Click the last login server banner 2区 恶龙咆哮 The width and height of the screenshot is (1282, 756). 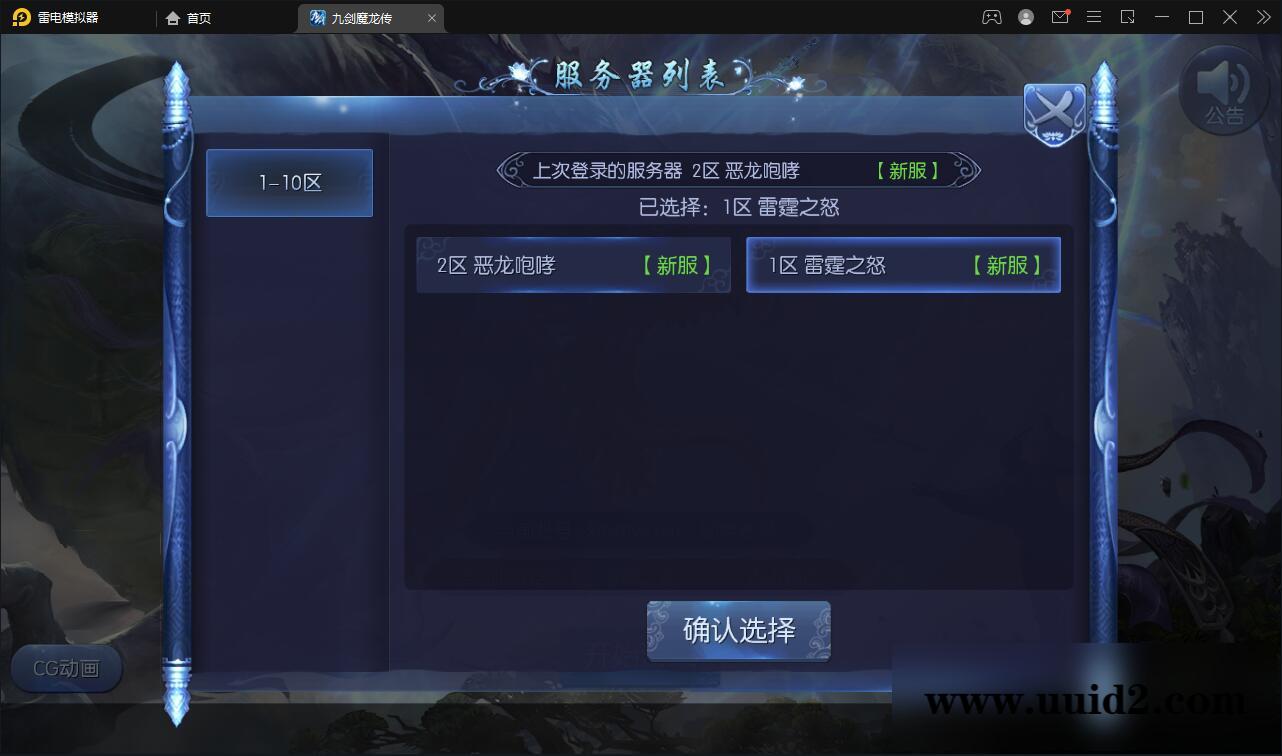pos(738,170)
